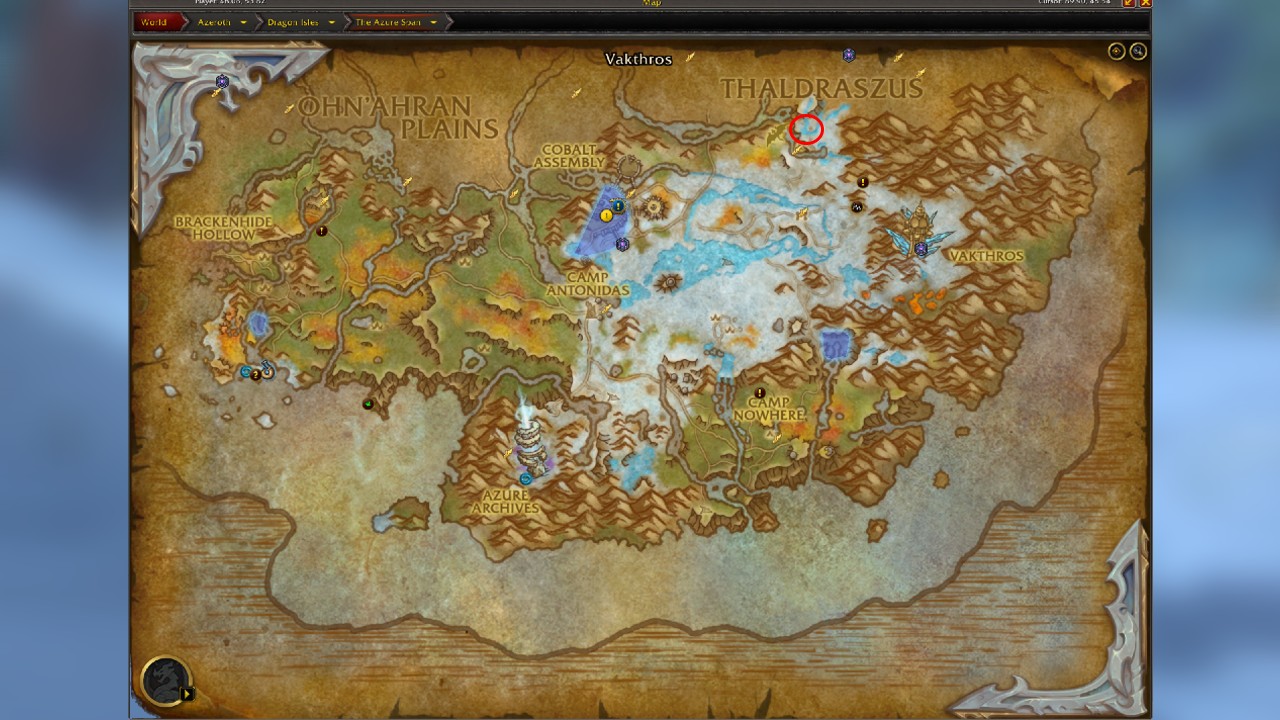Switch to the World map breadcrumb tab
This screenshot has width=1280, height=720.
click(x=156, y=19)
